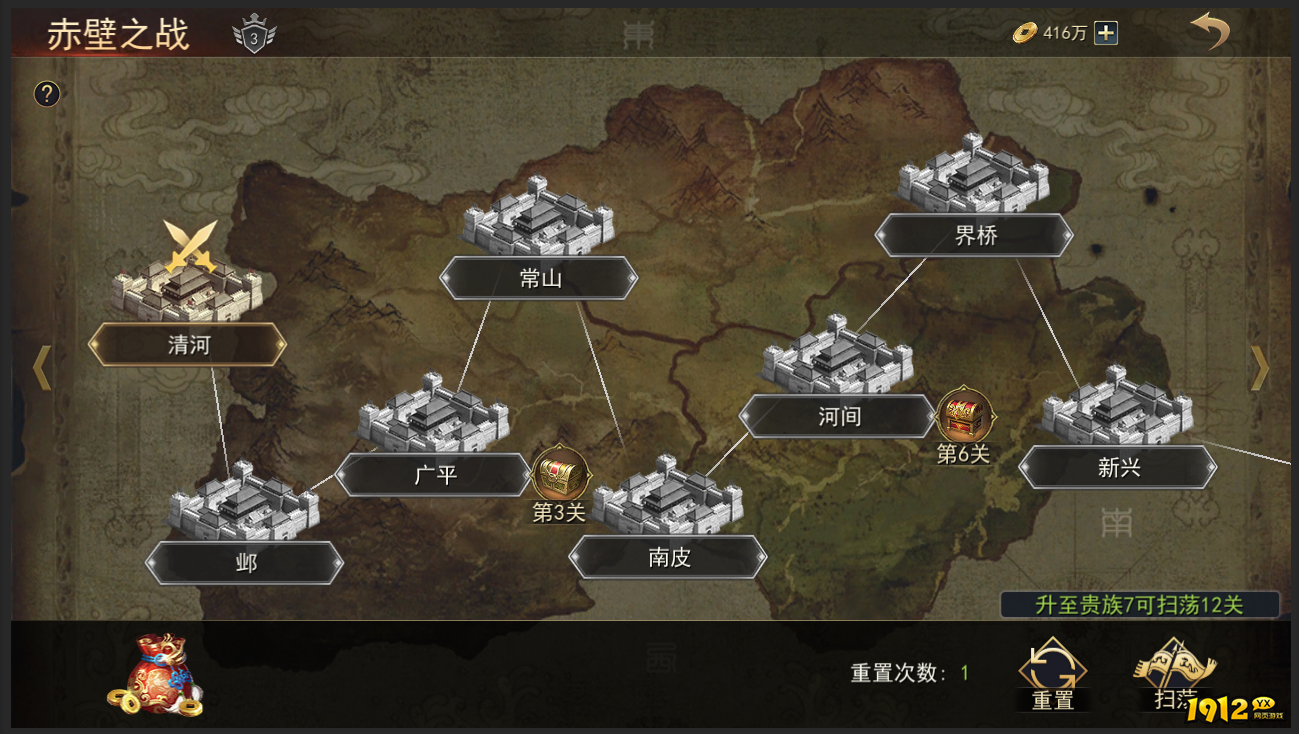Go back with the return arrow
Viewport: 1299px width, 734px height.
[1209, 32]
